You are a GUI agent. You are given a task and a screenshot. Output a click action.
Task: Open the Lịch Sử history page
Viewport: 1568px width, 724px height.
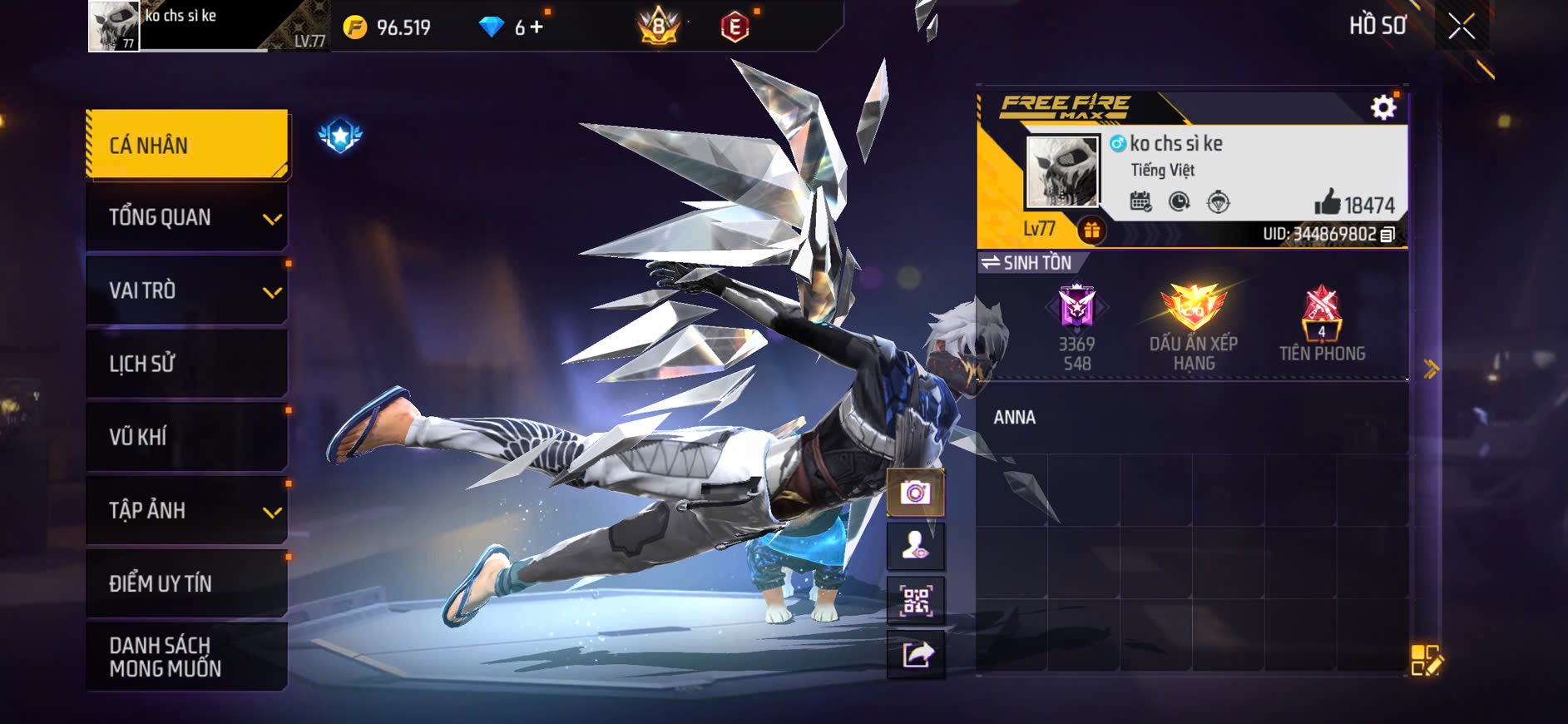187,364
